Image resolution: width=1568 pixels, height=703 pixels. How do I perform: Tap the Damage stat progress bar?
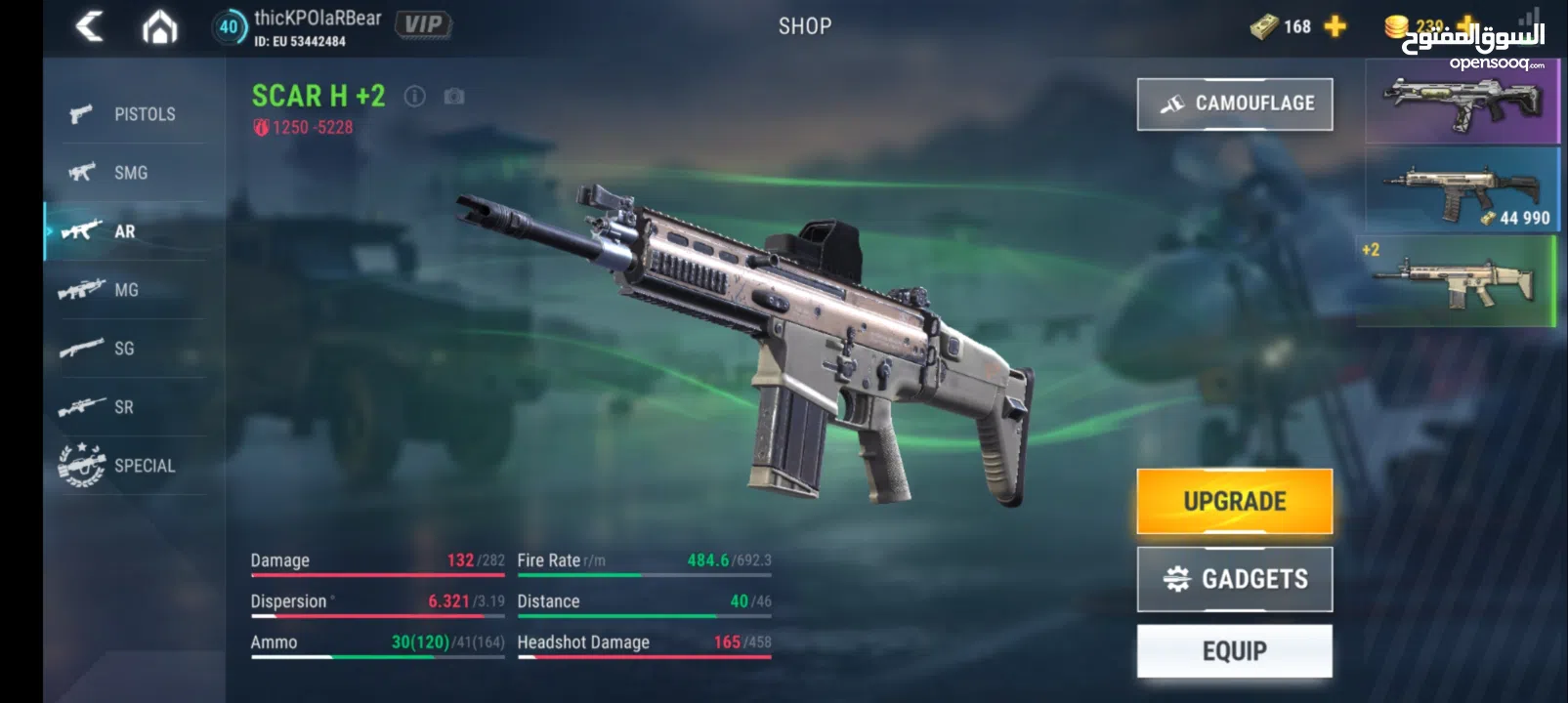click(x=376, y=575)
